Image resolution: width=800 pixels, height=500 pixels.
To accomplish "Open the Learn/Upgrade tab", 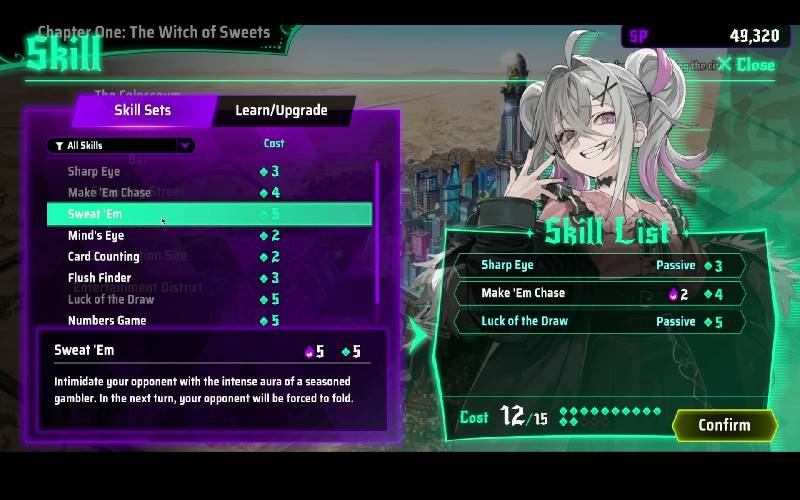I will coord(281,110).
